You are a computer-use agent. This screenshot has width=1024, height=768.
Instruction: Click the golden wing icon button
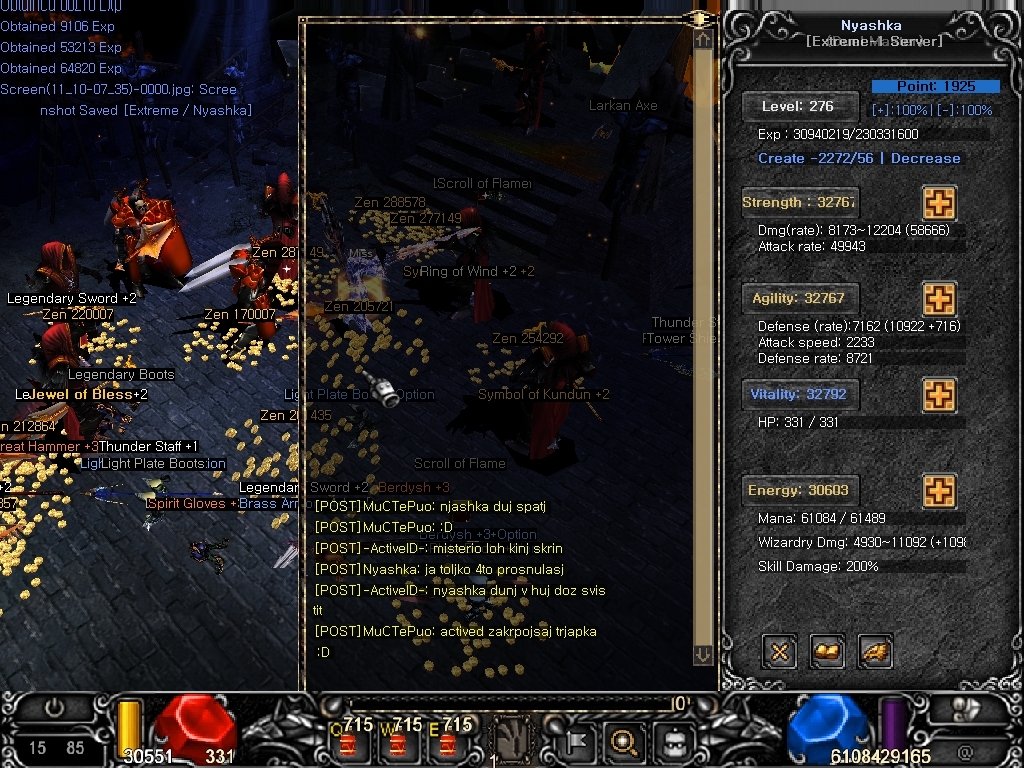click(x=874, y=652)
